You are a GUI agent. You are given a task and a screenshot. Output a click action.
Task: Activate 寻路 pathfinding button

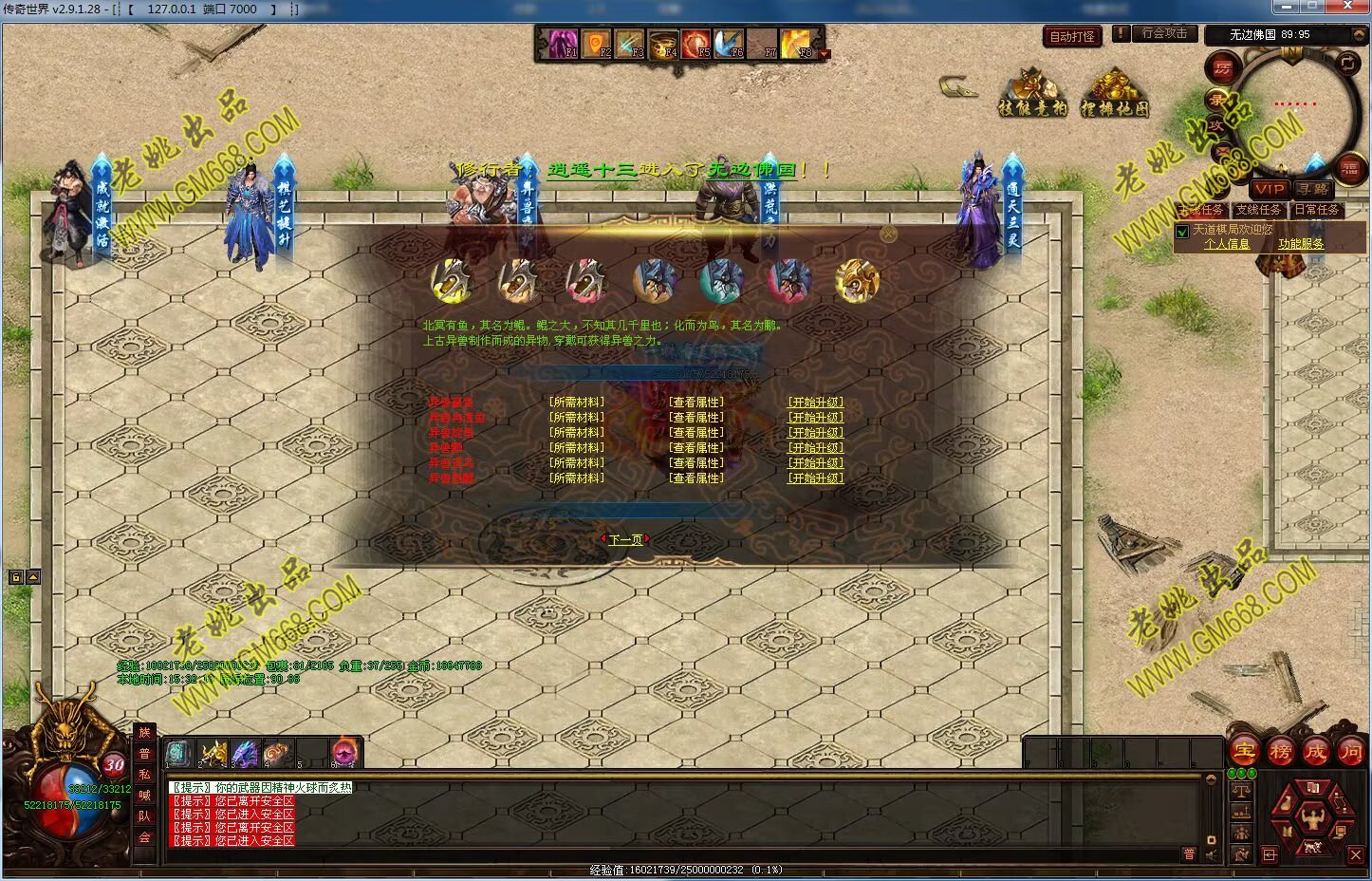[1314, 189]
